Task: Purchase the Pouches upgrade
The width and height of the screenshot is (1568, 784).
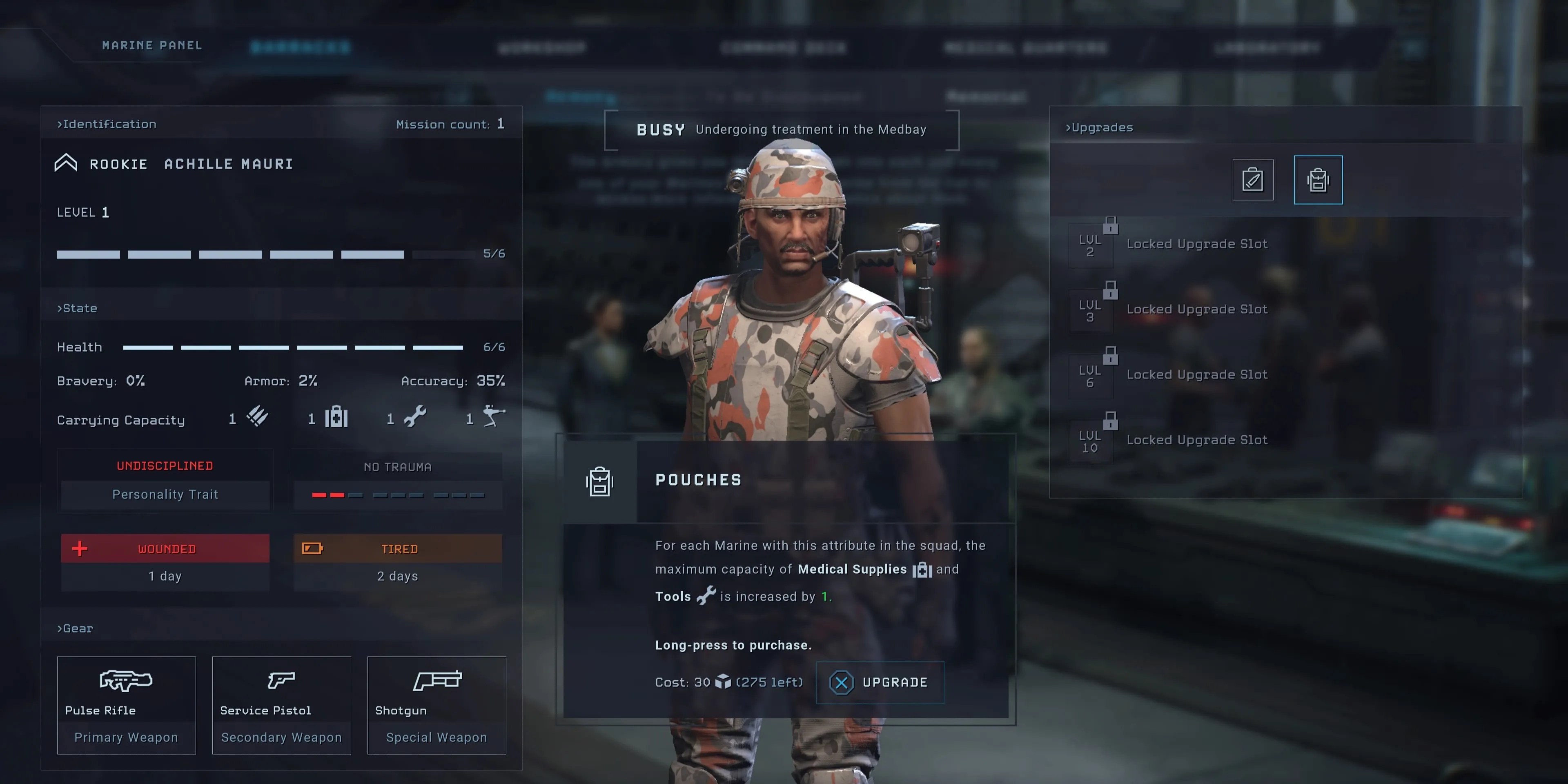Action: [880, 682]
